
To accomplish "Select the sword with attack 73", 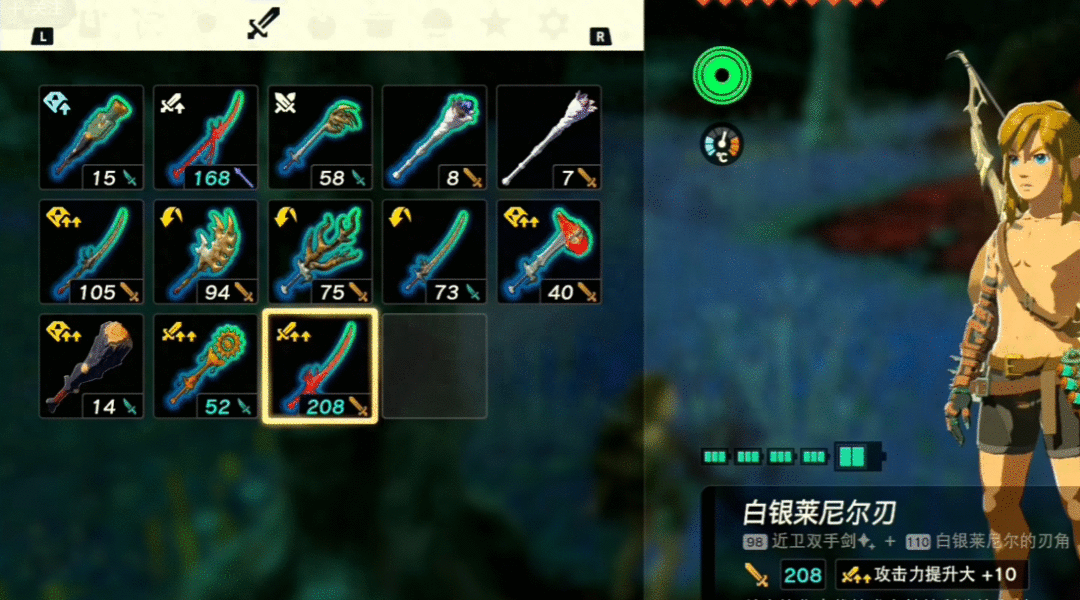I will 434,252.
